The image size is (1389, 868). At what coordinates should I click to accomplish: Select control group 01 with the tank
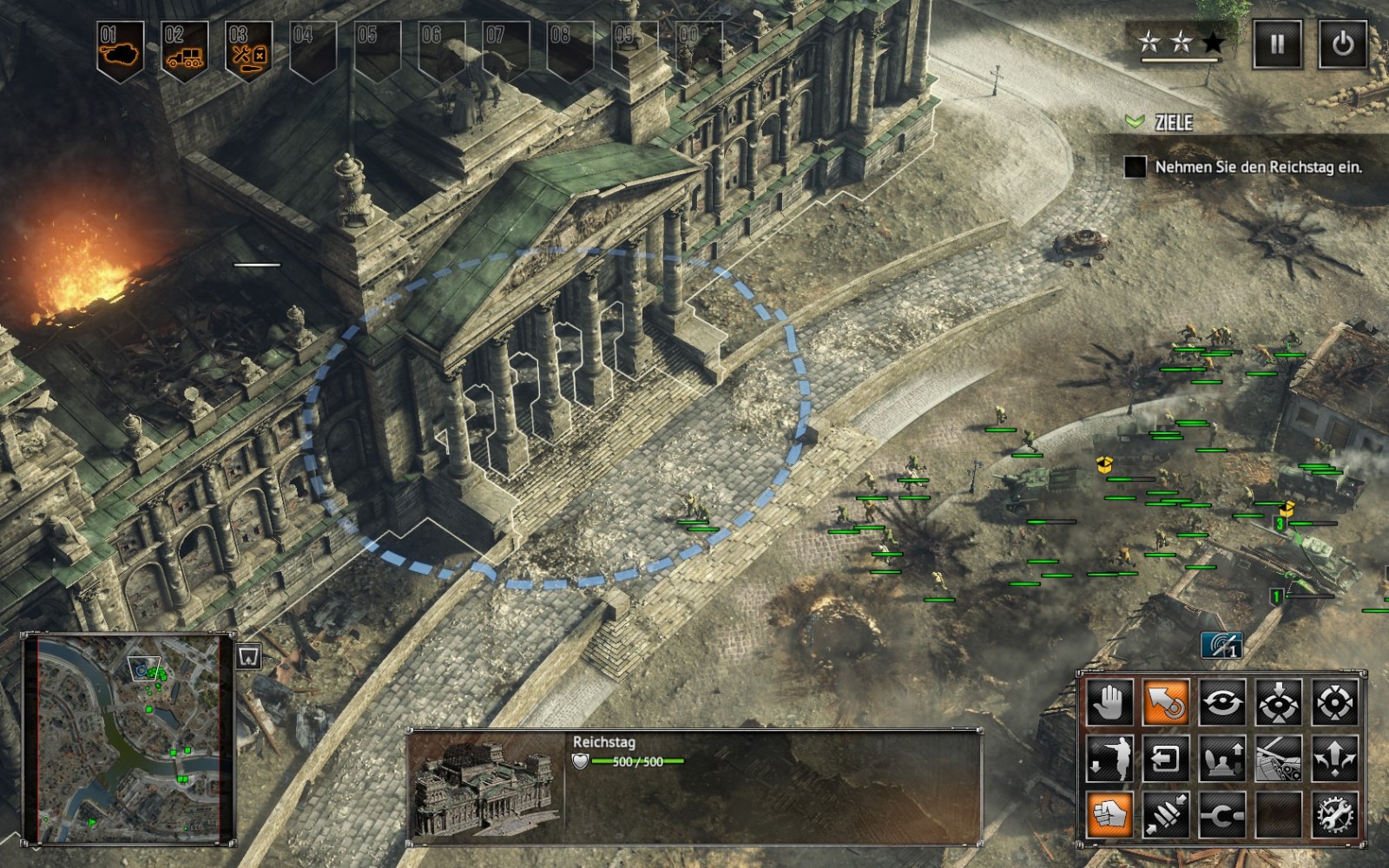(120, 49)
